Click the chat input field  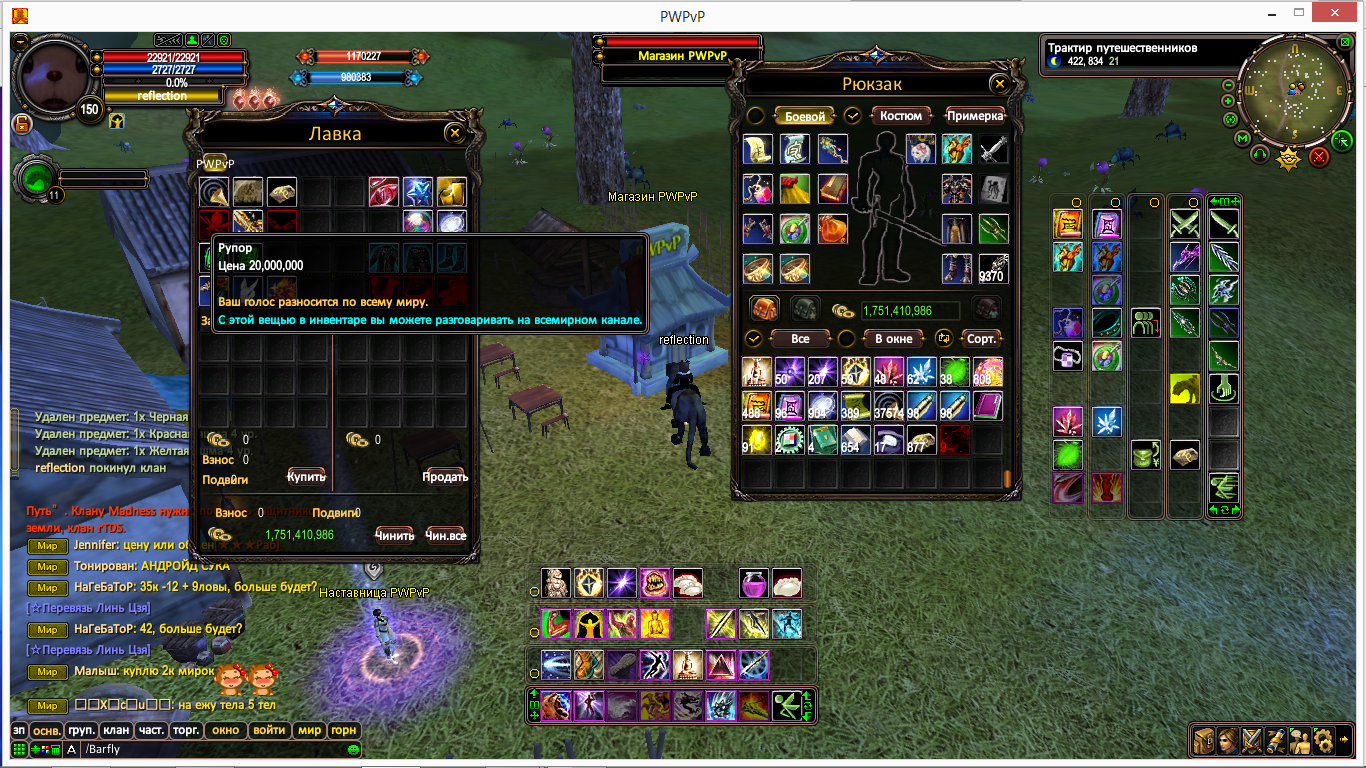pyautogui.click(x=210, y=749)
